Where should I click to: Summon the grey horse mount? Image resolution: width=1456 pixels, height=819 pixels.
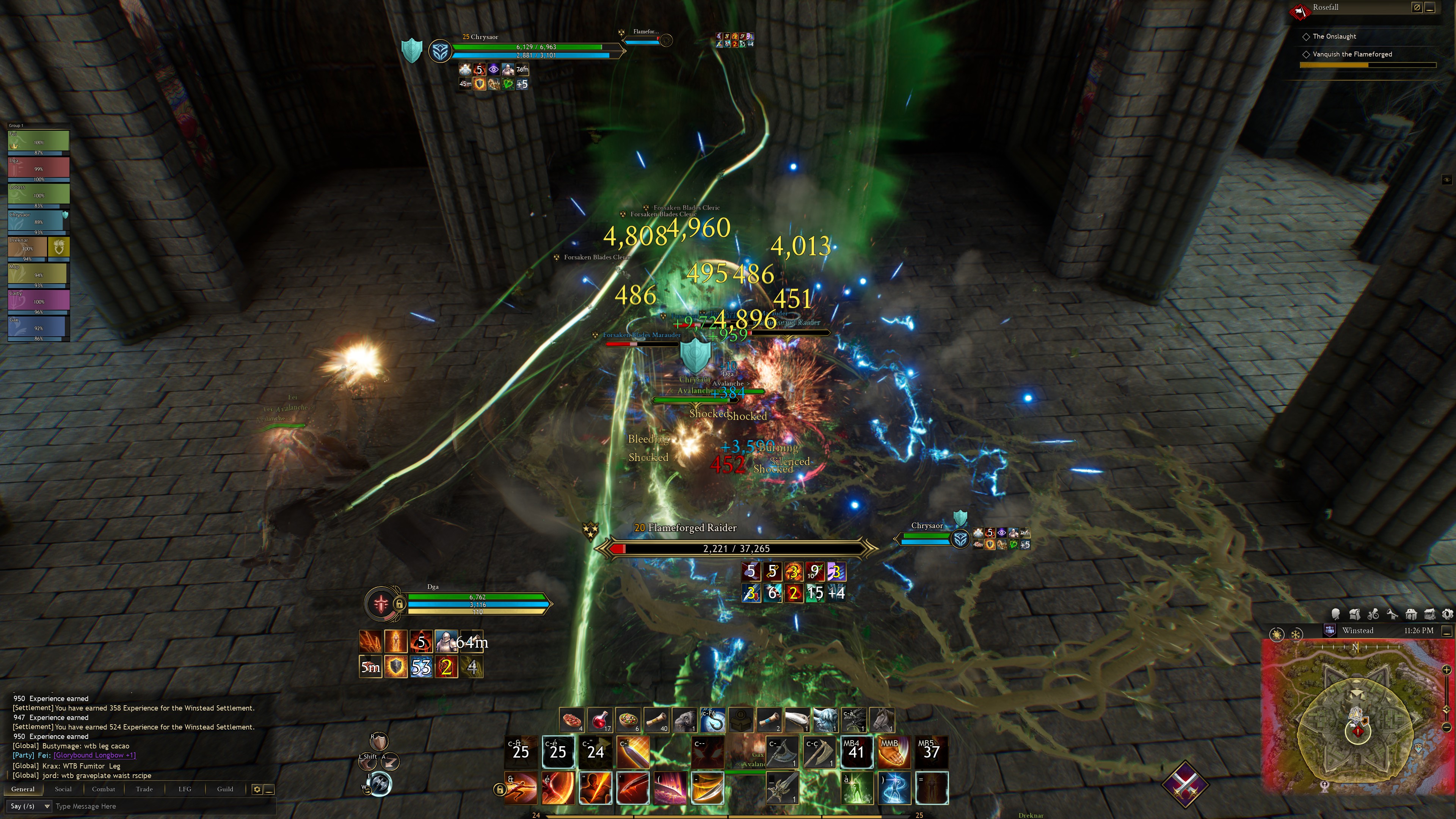[x=882, y=721]
